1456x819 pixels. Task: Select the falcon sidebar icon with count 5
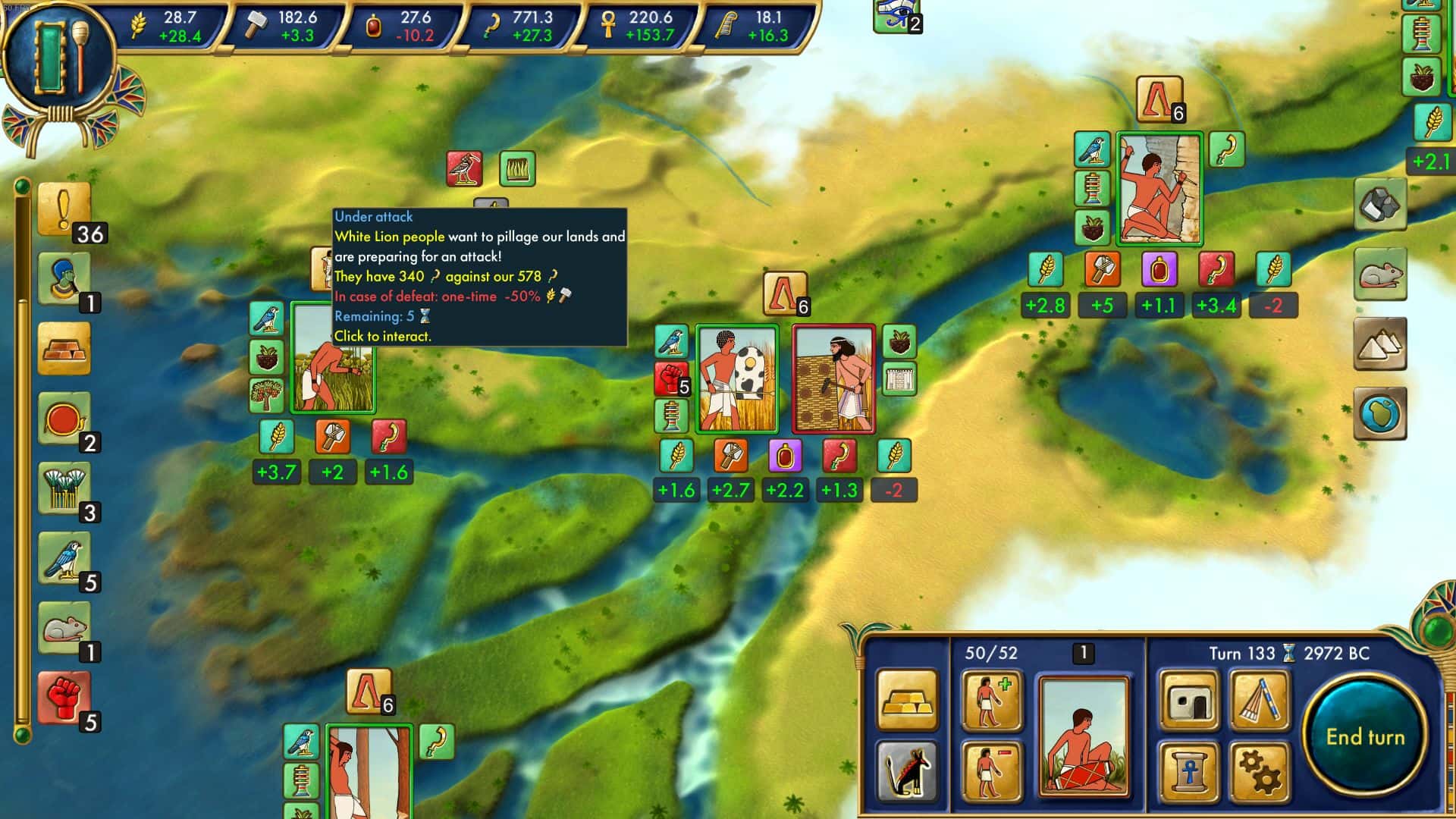click(64, 557)
